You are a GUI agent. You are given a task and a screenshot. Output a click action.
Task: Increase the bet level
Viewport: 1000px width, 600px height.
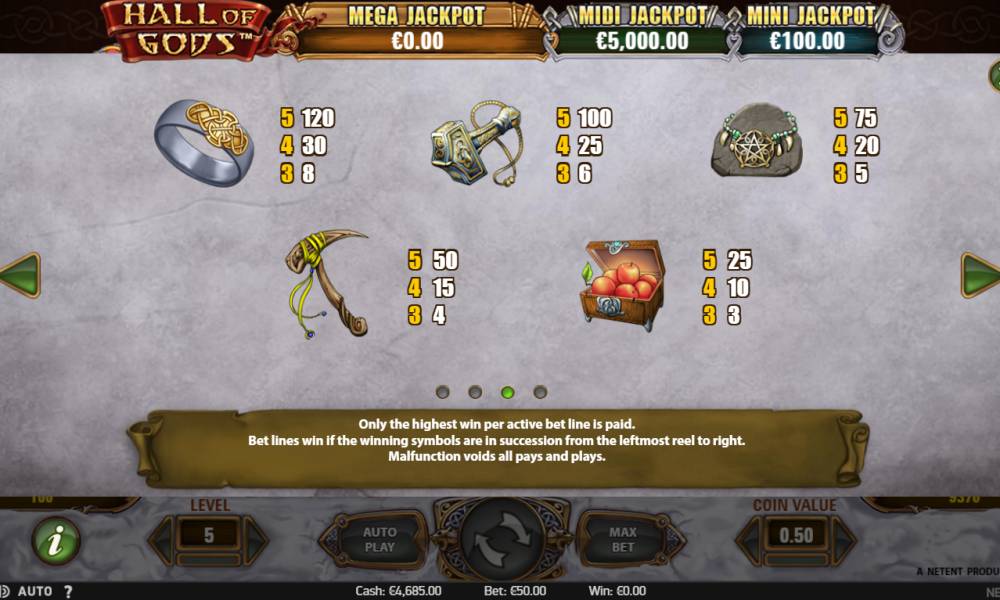click(256, 538)
